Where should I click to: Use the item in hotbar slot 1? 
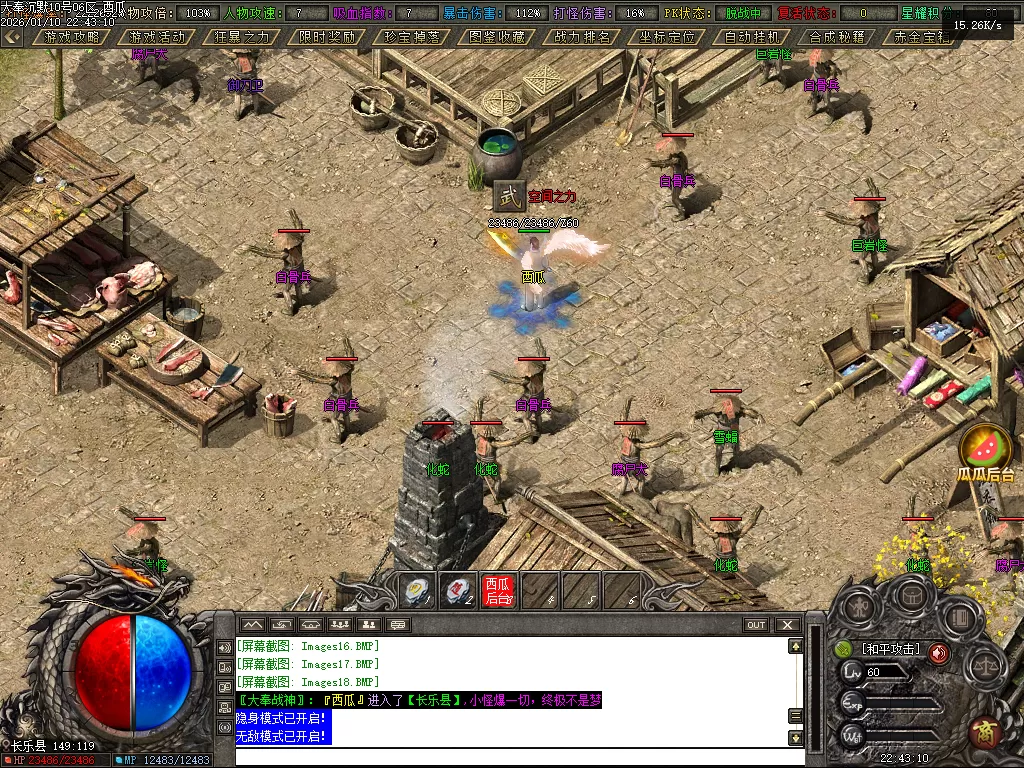coord(416,591)
